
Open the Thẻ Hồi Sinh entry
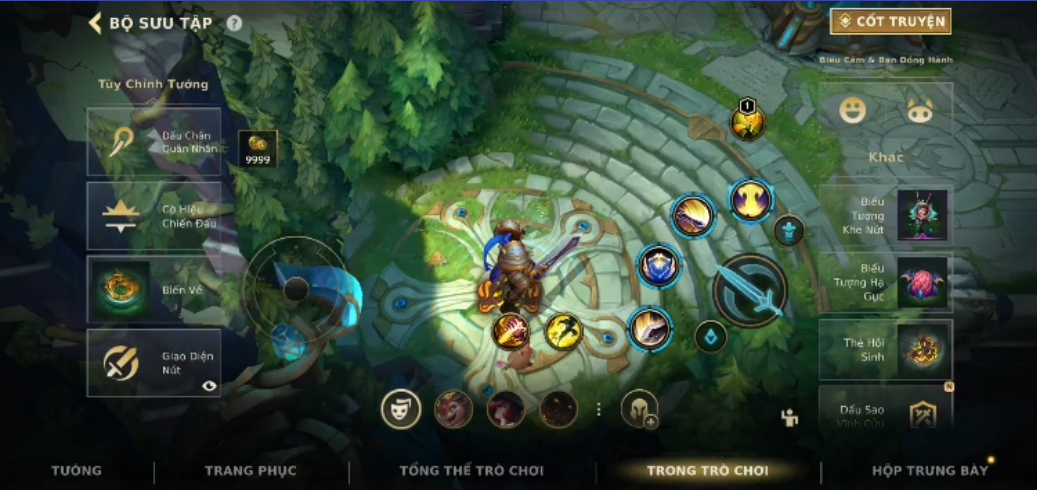(885, 350)
